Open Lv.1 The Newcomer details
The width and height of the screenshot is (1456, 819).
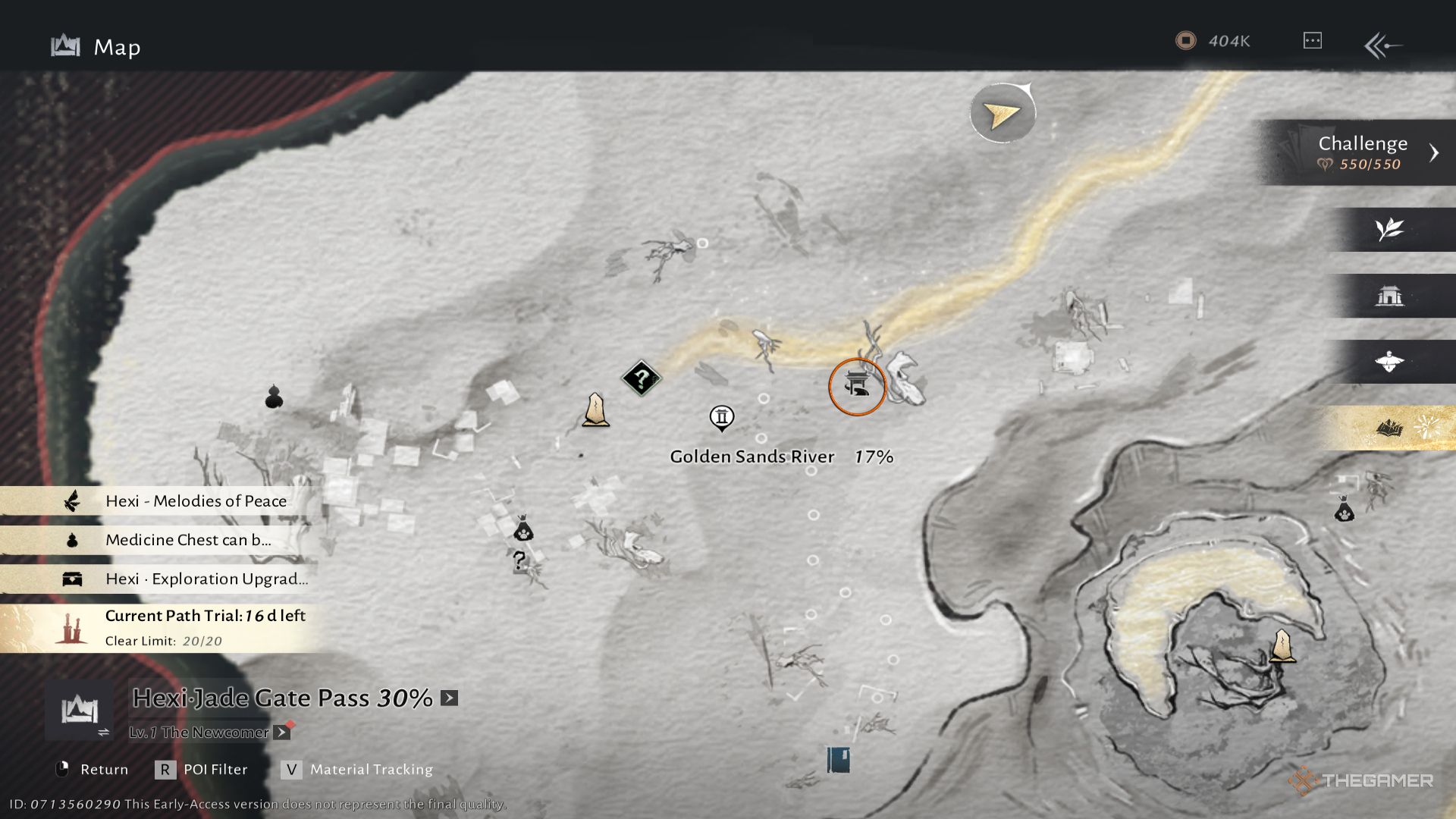coord(281,733)
